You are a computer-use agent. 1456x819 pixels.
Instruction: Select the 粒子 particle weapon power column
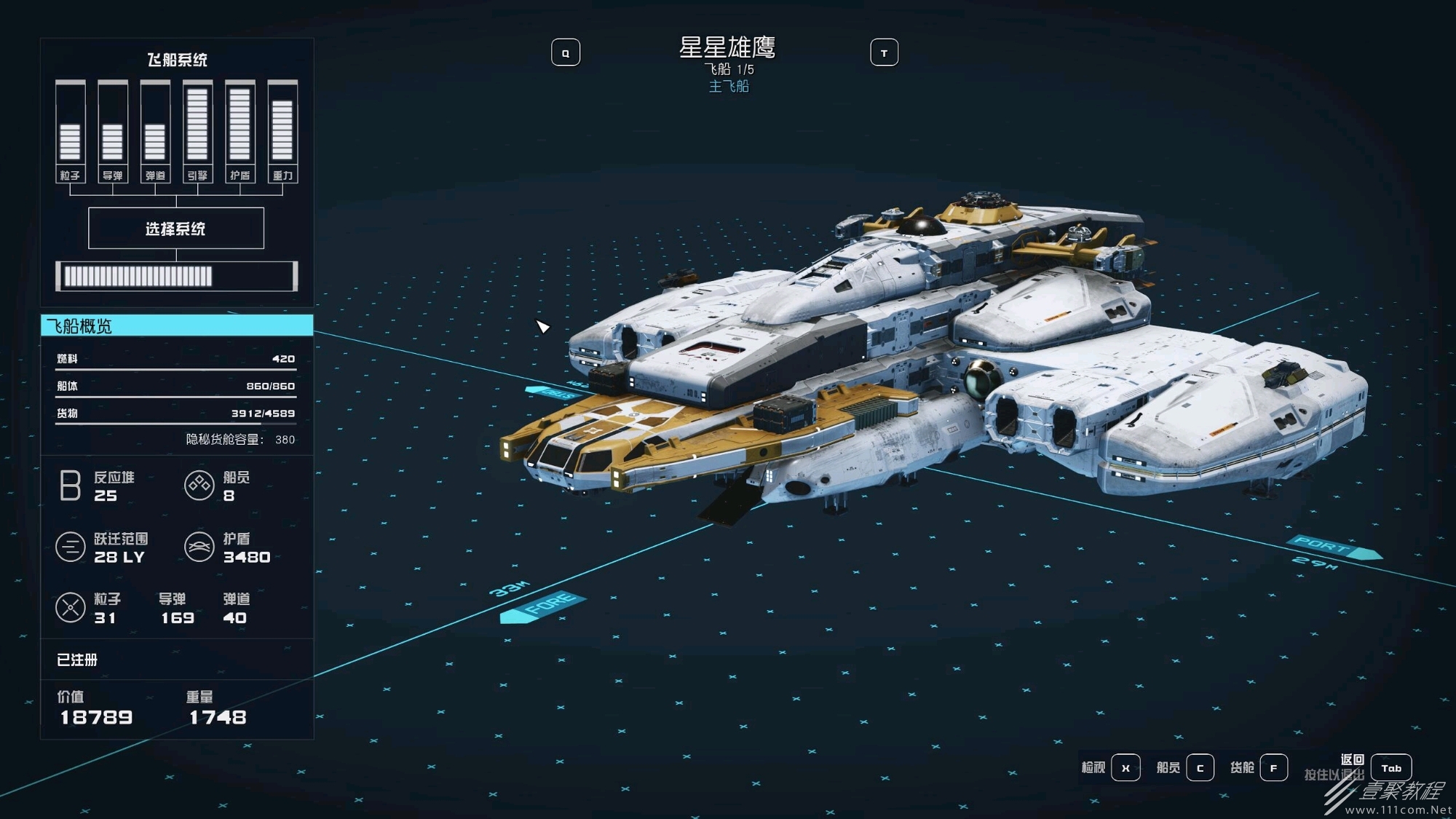click(71, 132)
